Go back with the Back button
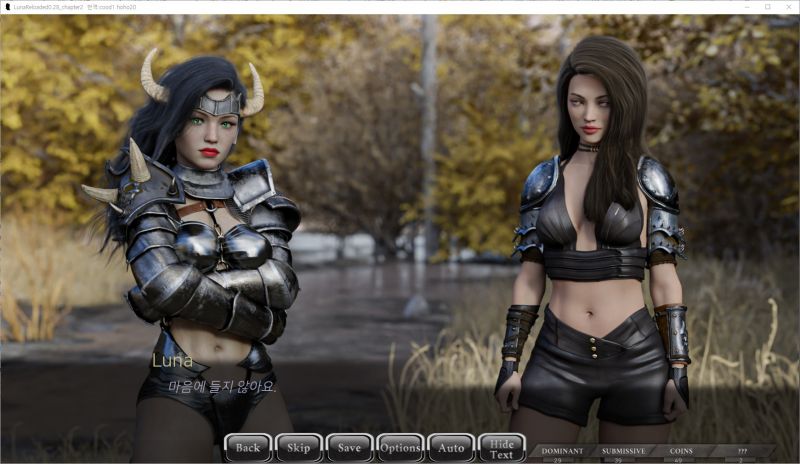 tap(248, 448)
